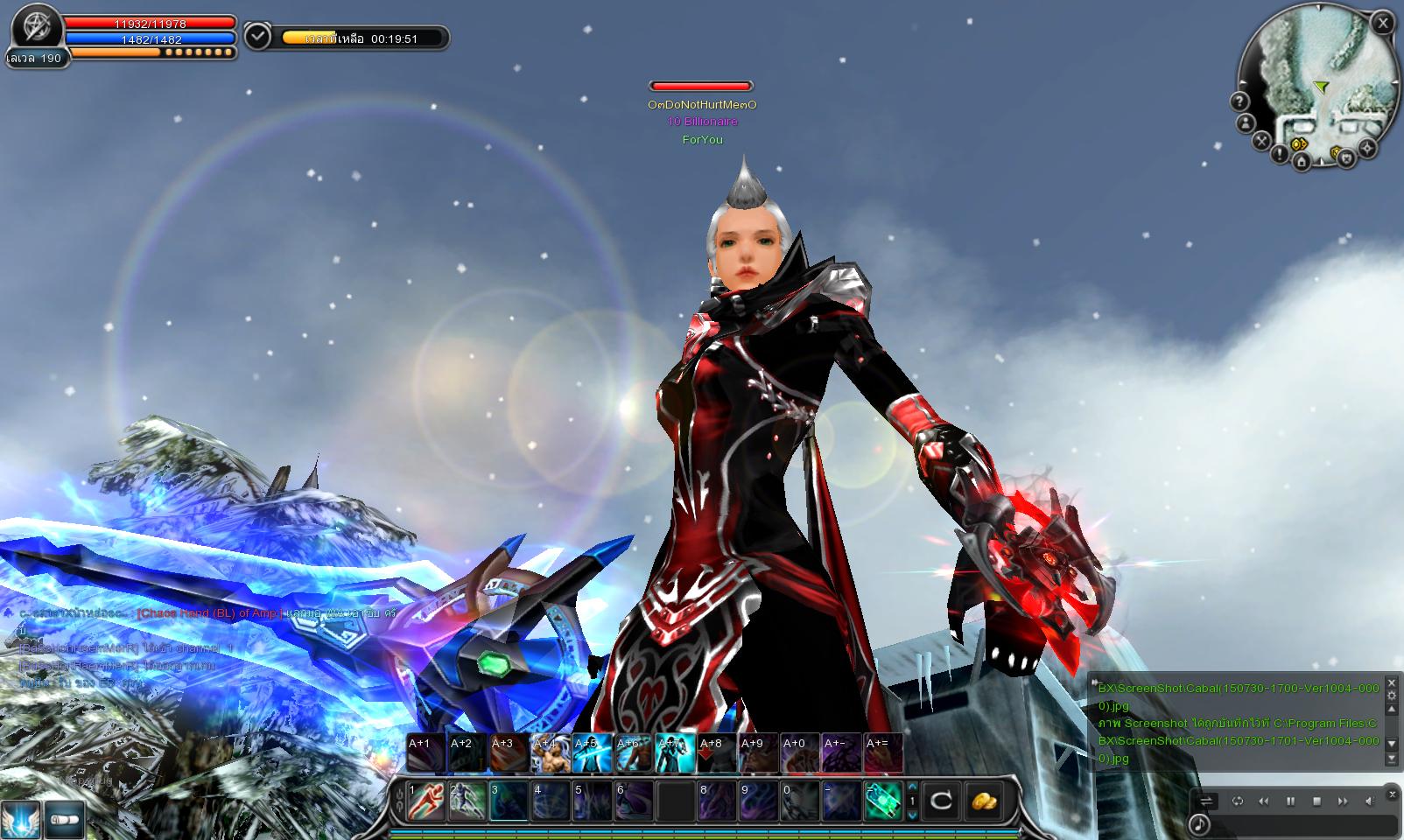Screen dimensions: 1404x840
Task: Click the C-shaped arrow button on the hotbar
Action: 942,801
